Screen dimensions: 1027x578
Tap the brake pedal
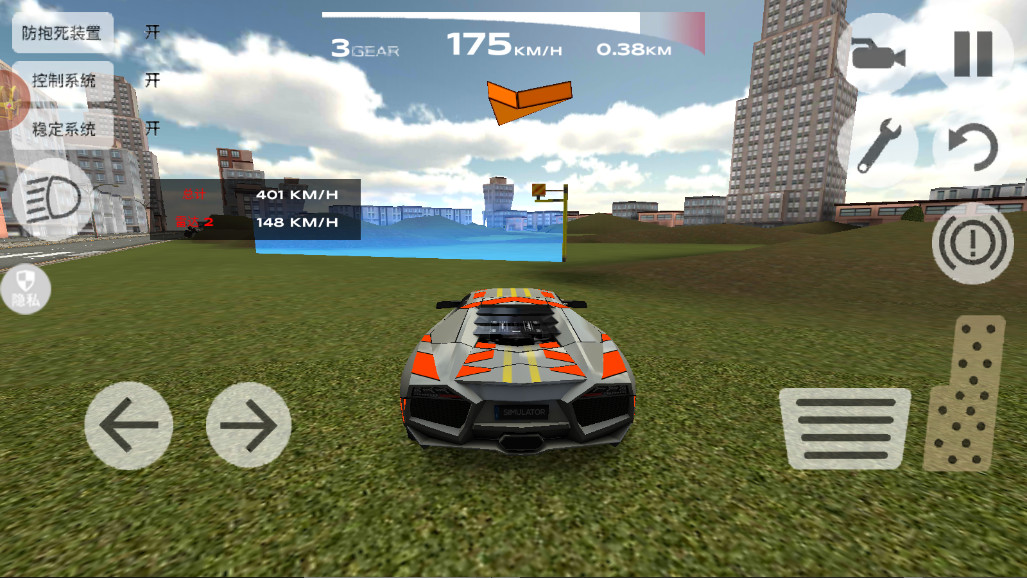844,428
